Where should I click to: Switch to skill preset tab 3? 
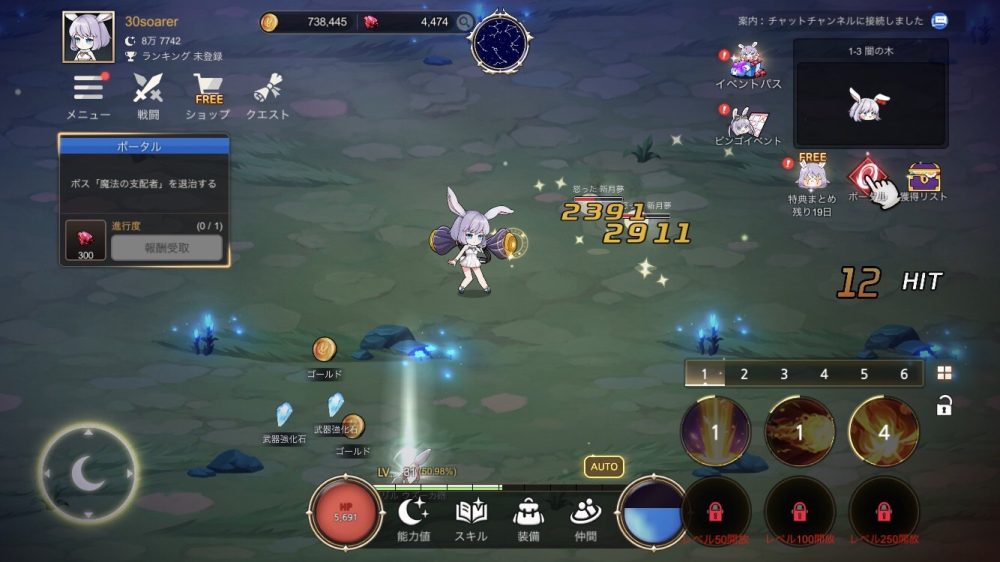pos(784,374)
